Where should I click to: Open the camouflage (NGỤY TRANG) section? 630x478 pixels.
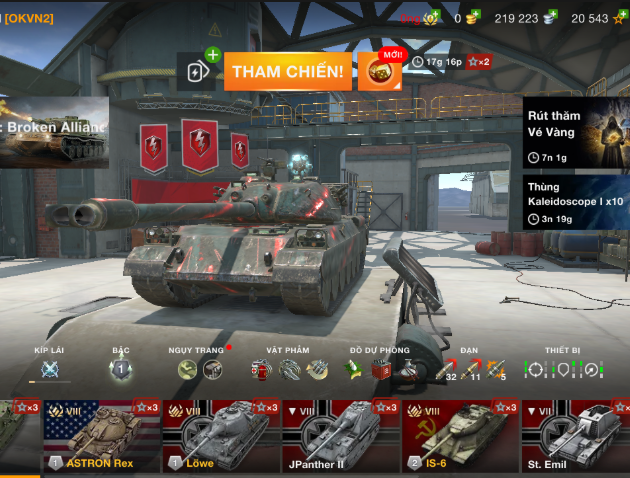click(198, 368)
